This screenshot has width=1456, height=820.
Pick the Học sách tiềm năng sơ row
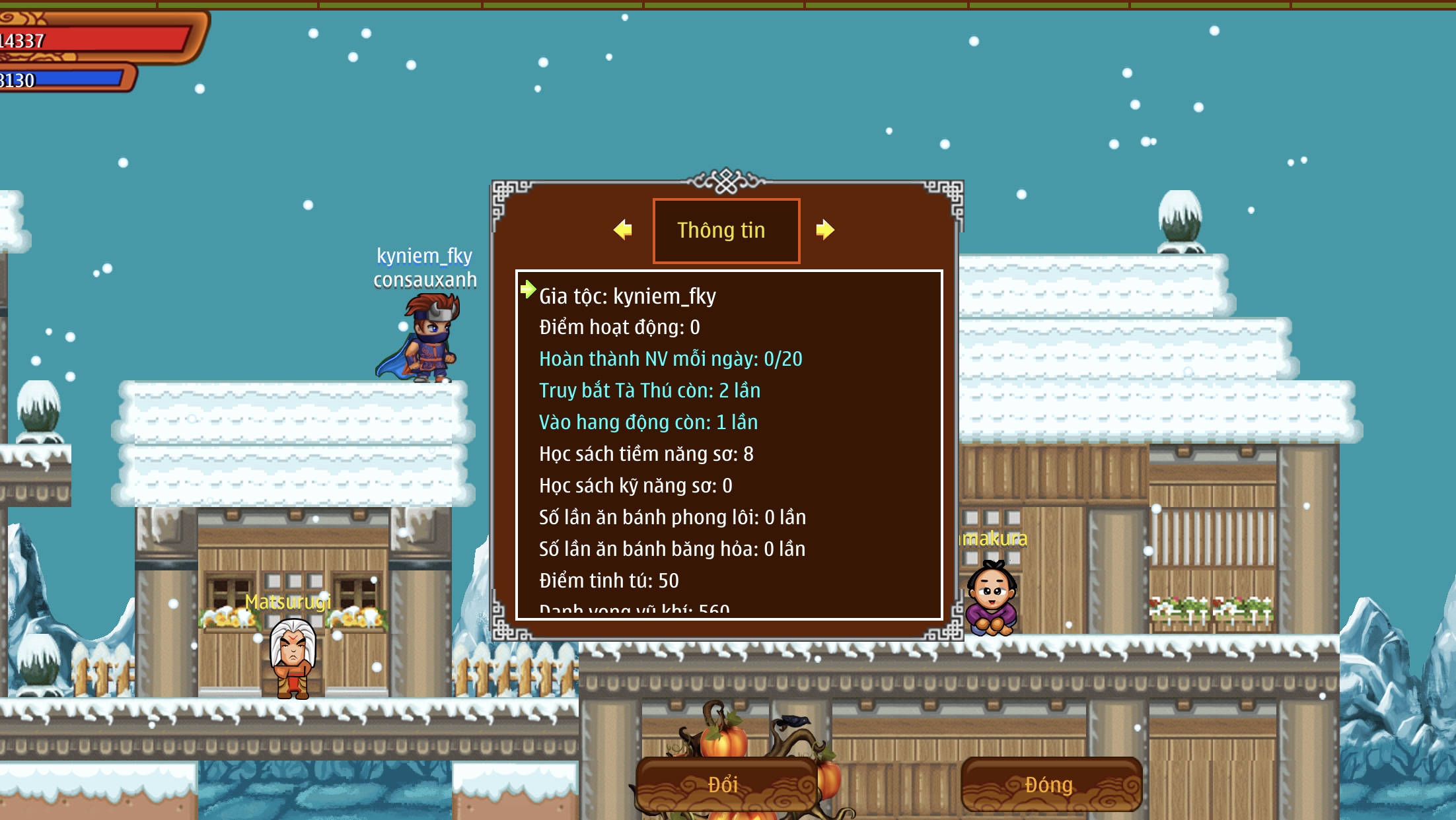click(x=645, y=454)
